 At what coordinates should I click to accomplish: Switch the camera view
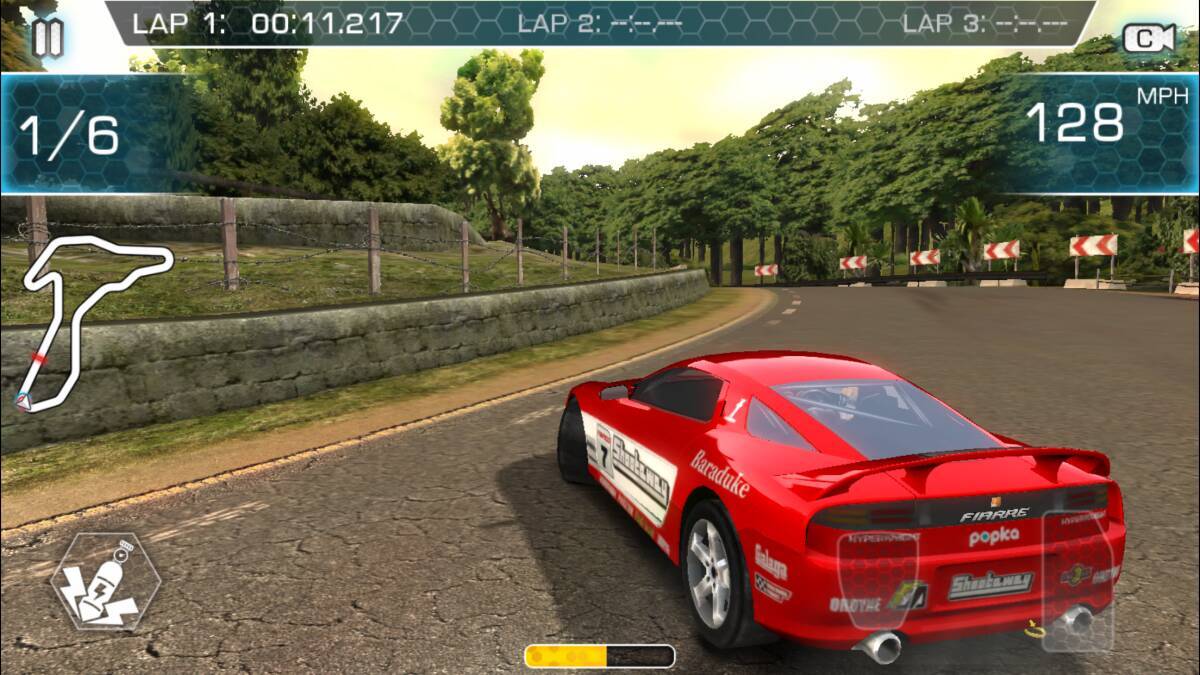(x=1148, y=39)
